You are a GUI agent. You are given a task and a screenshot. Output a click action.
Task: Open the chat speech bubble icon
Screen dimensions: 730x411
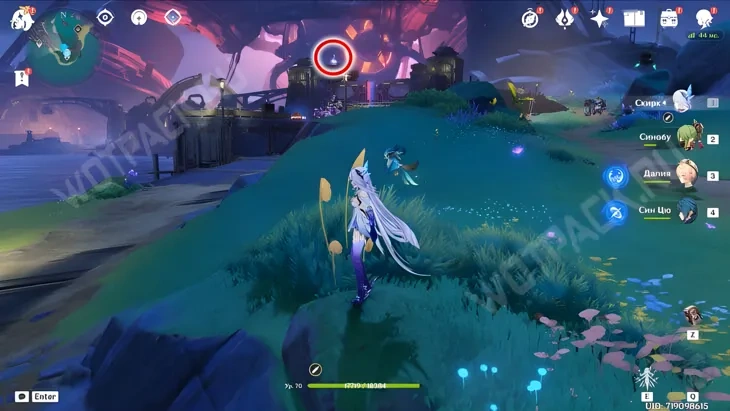pos(22,397)
